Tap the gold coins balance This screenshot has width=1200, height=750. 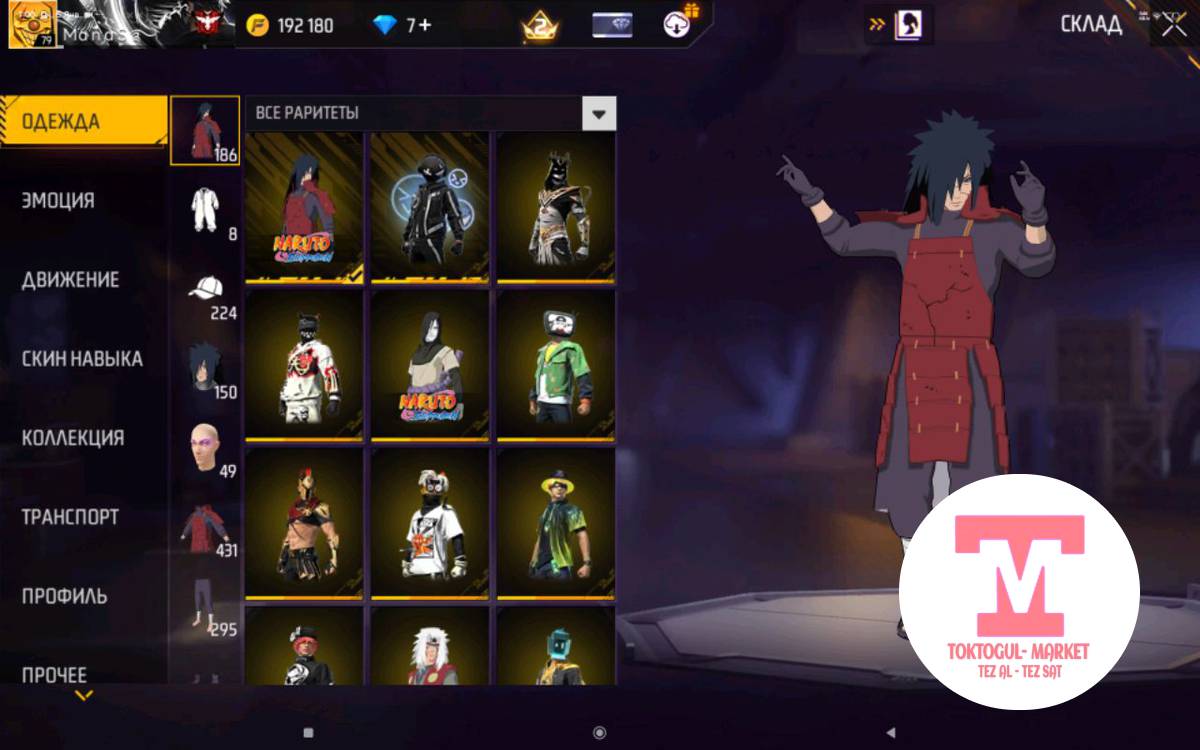(x=291, y=25)
